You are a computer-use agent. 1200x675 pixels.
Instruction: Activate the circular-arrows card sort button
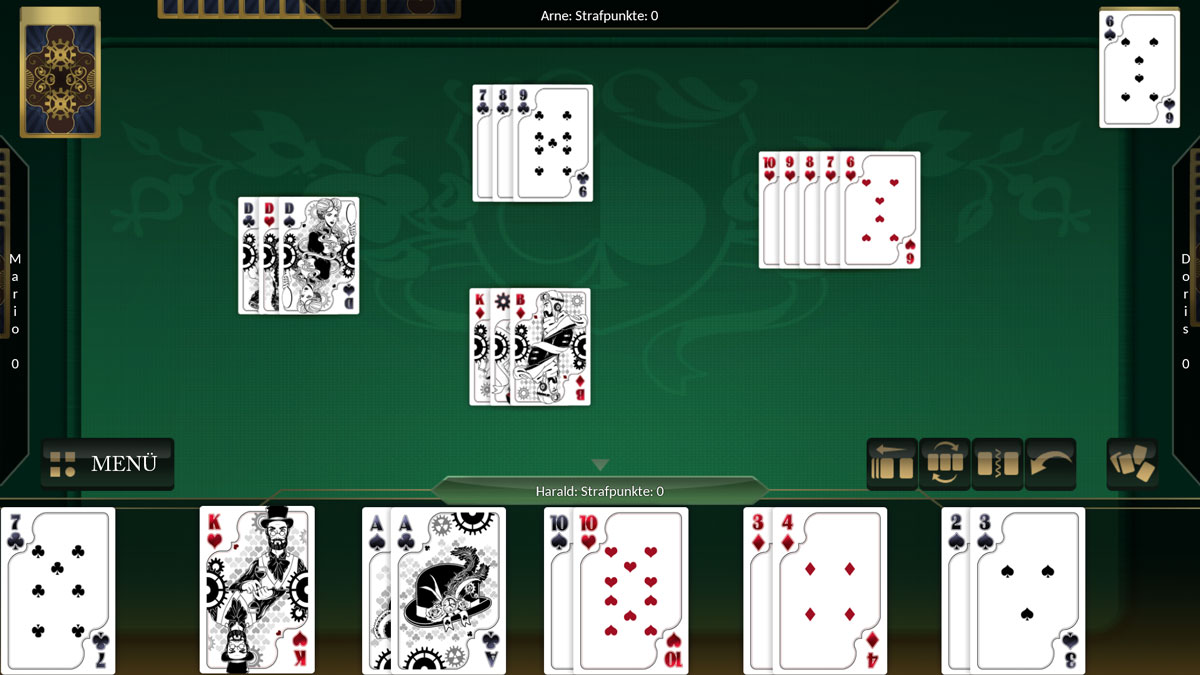[945, 464]
